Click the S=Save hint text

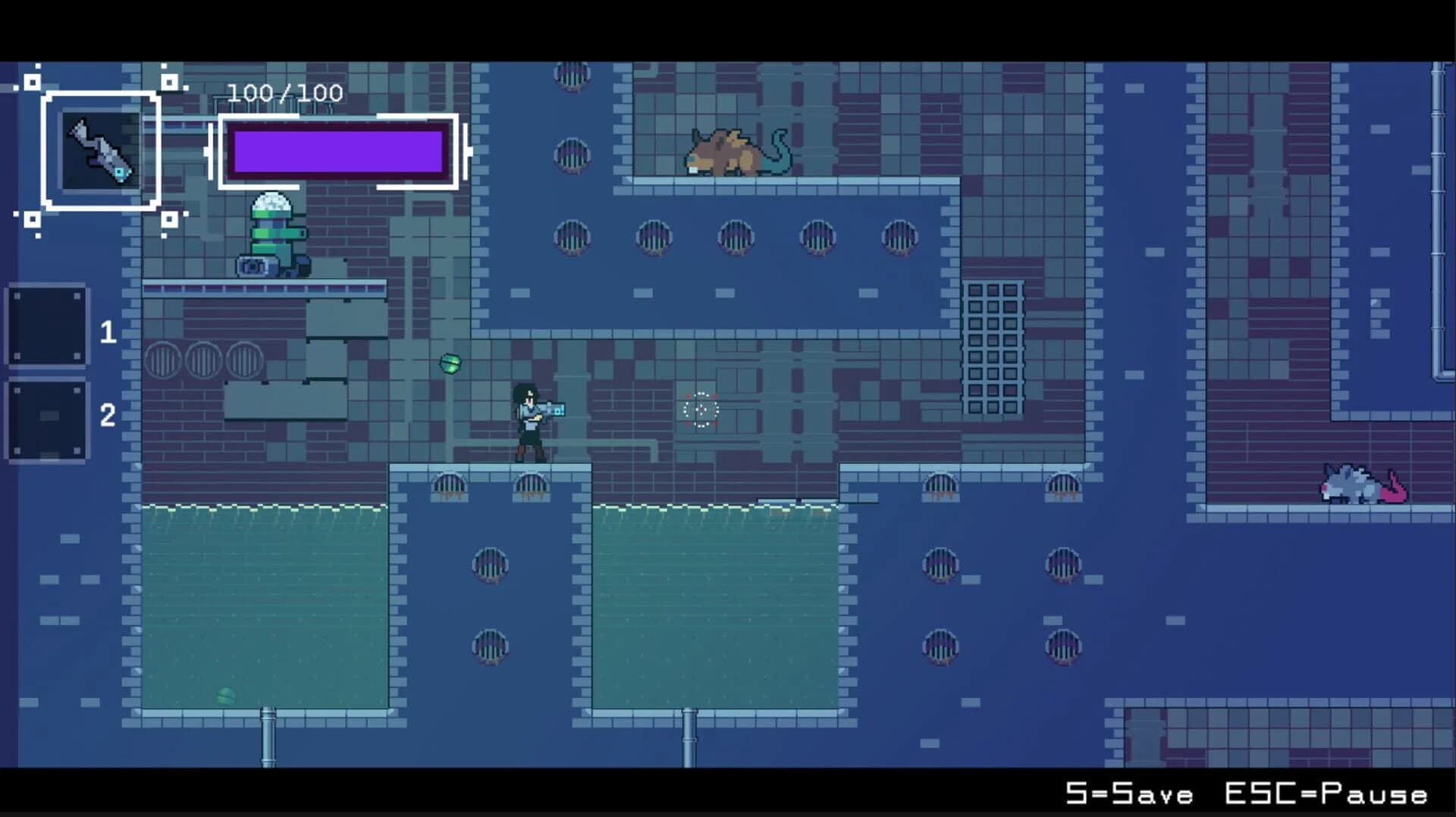click(x=1125, y=796)
